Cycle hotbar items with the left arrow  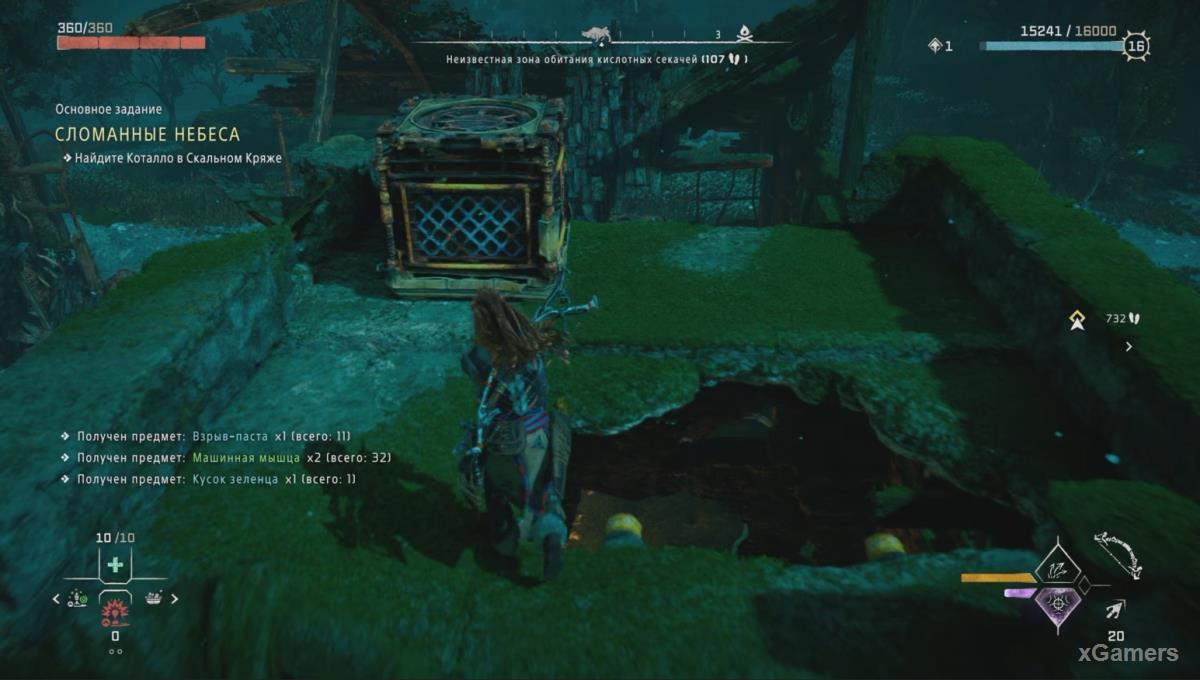click(x=57, y=599)
